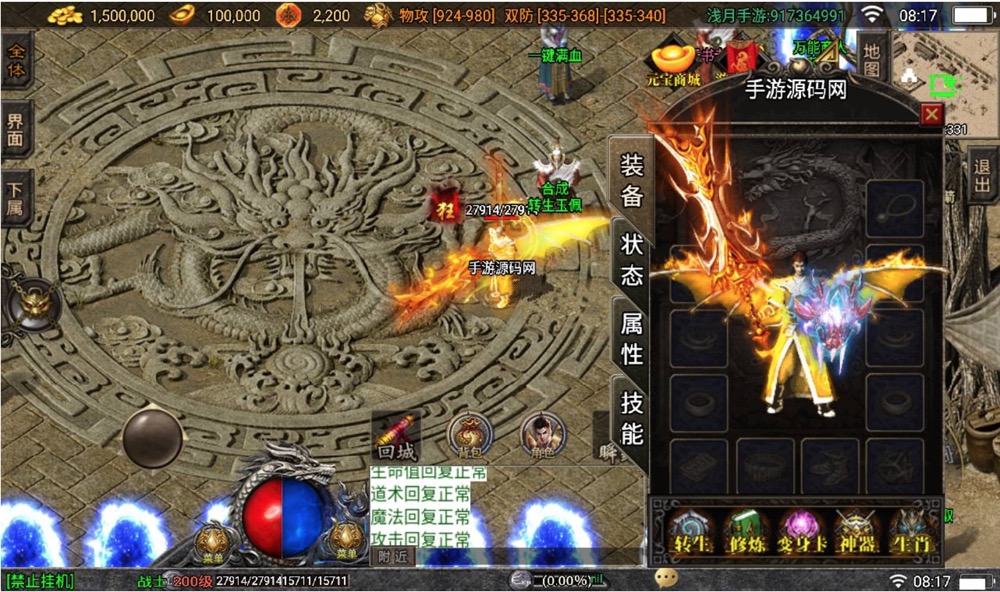Open the 神器 artifact menu

[856, 532]
